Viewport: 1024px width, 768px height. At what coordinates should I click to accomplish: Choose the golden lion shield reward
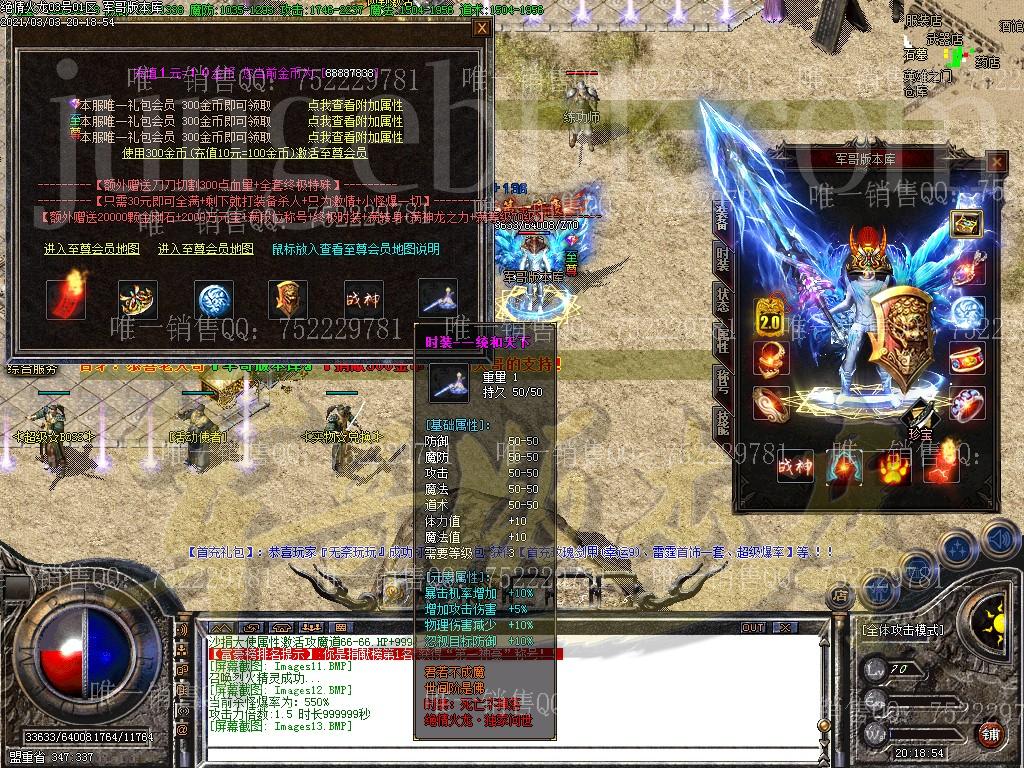click(288, 299)
